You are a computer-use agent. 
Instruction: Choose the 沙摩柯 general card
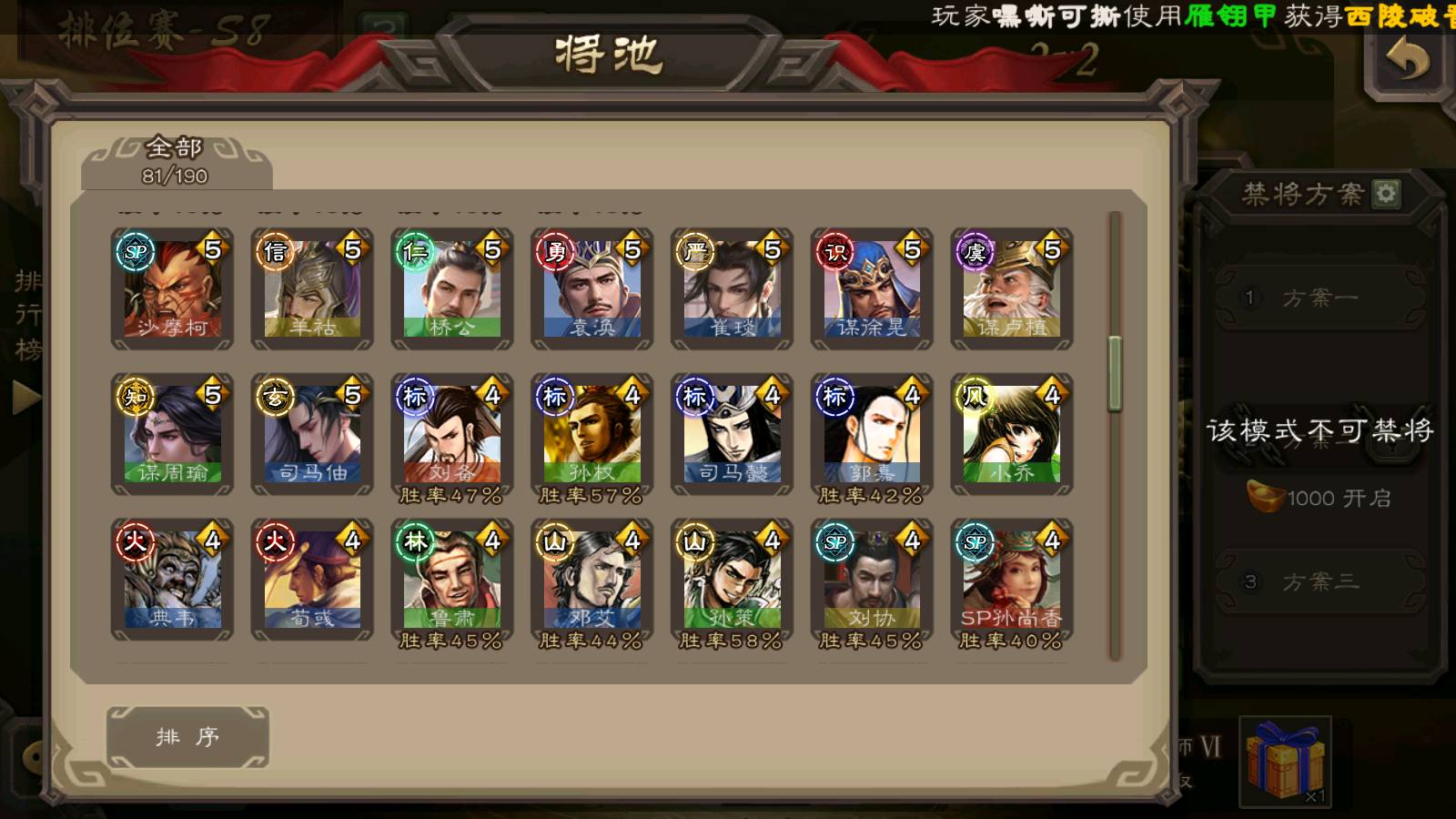(173, 288)
